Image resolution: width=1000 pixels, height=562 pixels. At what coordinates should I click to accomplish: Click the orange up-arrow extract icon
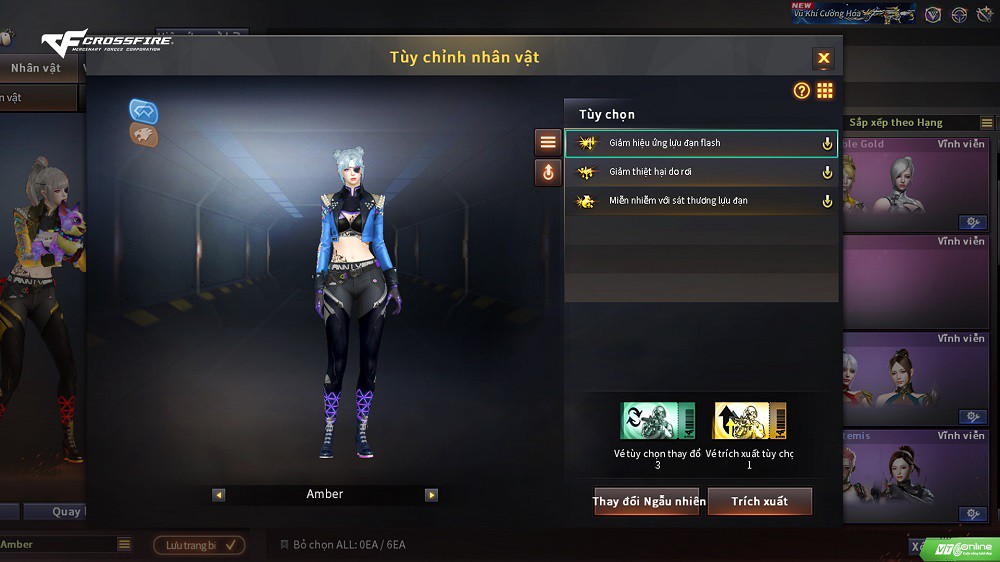pos(548,172)
